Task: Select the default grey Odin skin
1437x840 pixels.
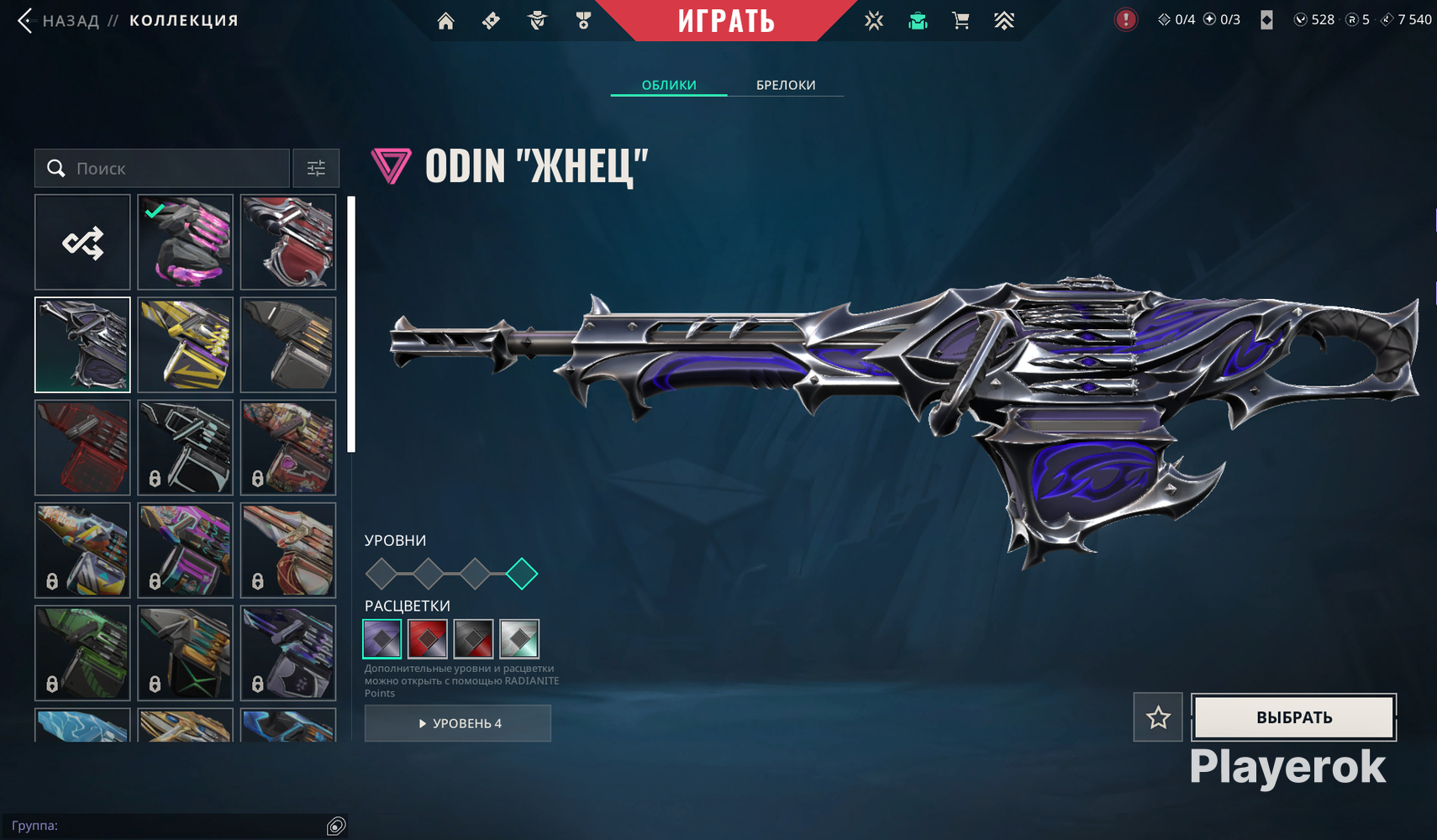Action: pos(288,345)
